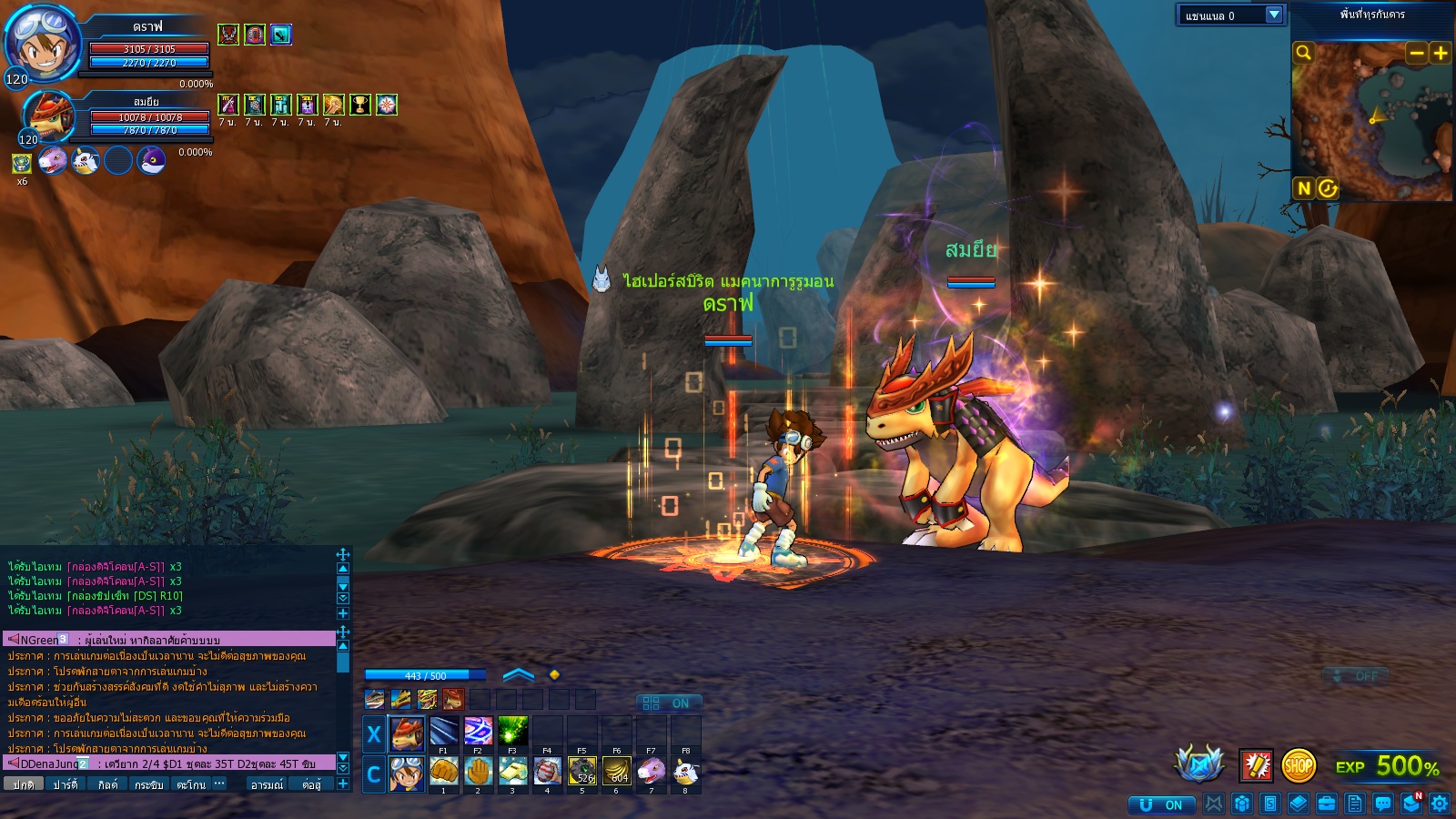Open the emotion button อารมณ์
Viewport: 1456px width, 819px height.
267,784
